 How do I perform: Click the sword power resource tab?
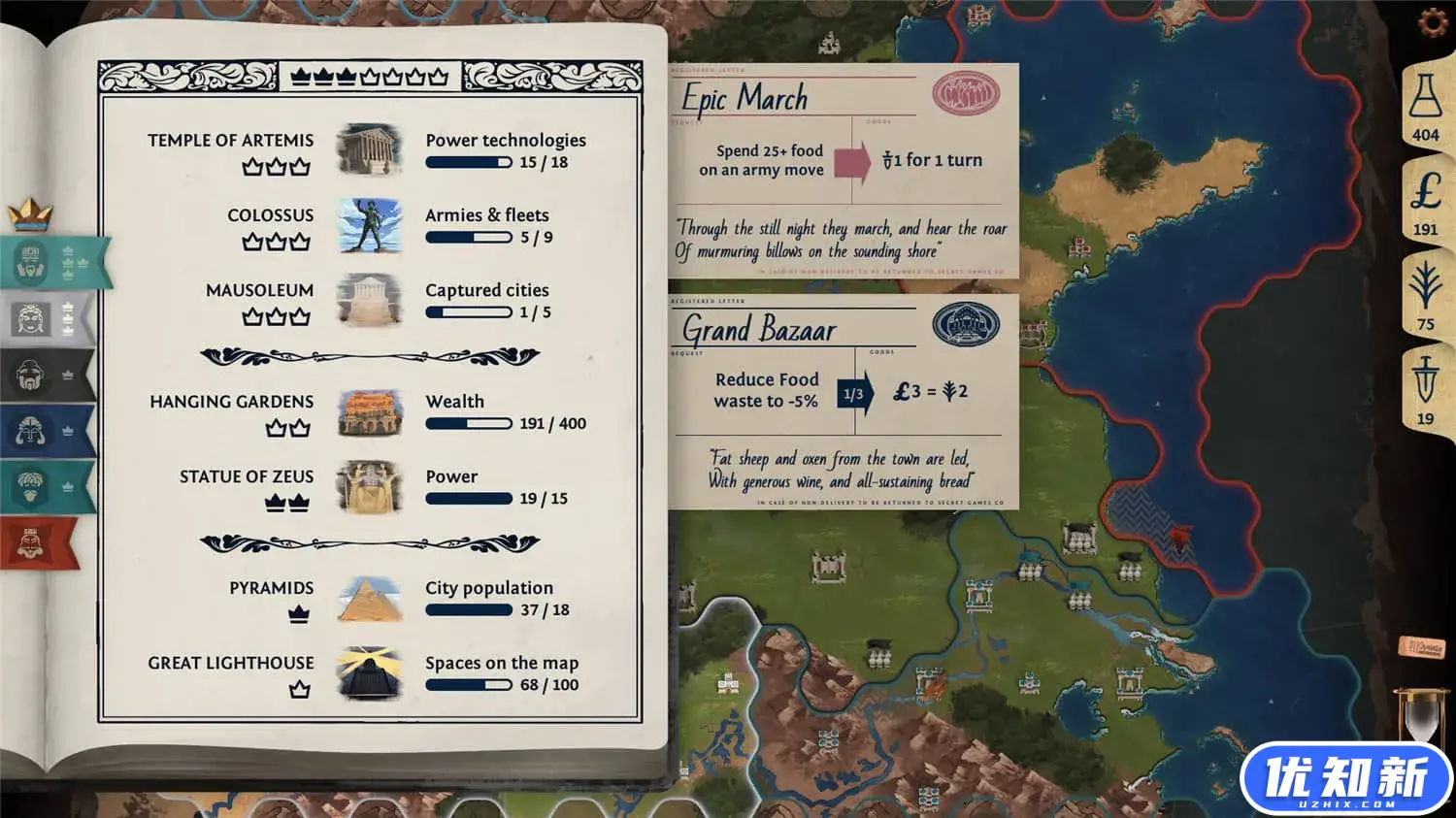(x=1425, y=388)
